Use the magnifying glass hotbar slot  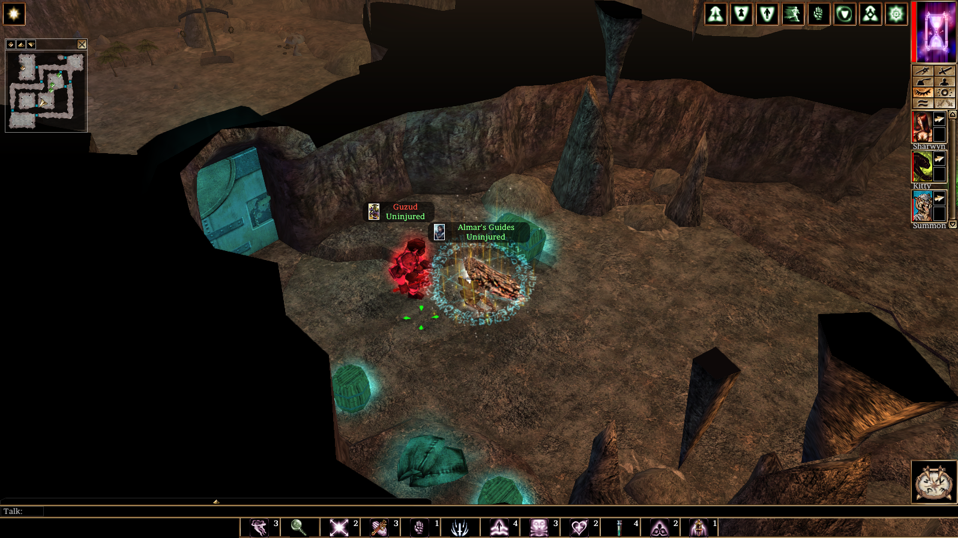coord(299,527)
